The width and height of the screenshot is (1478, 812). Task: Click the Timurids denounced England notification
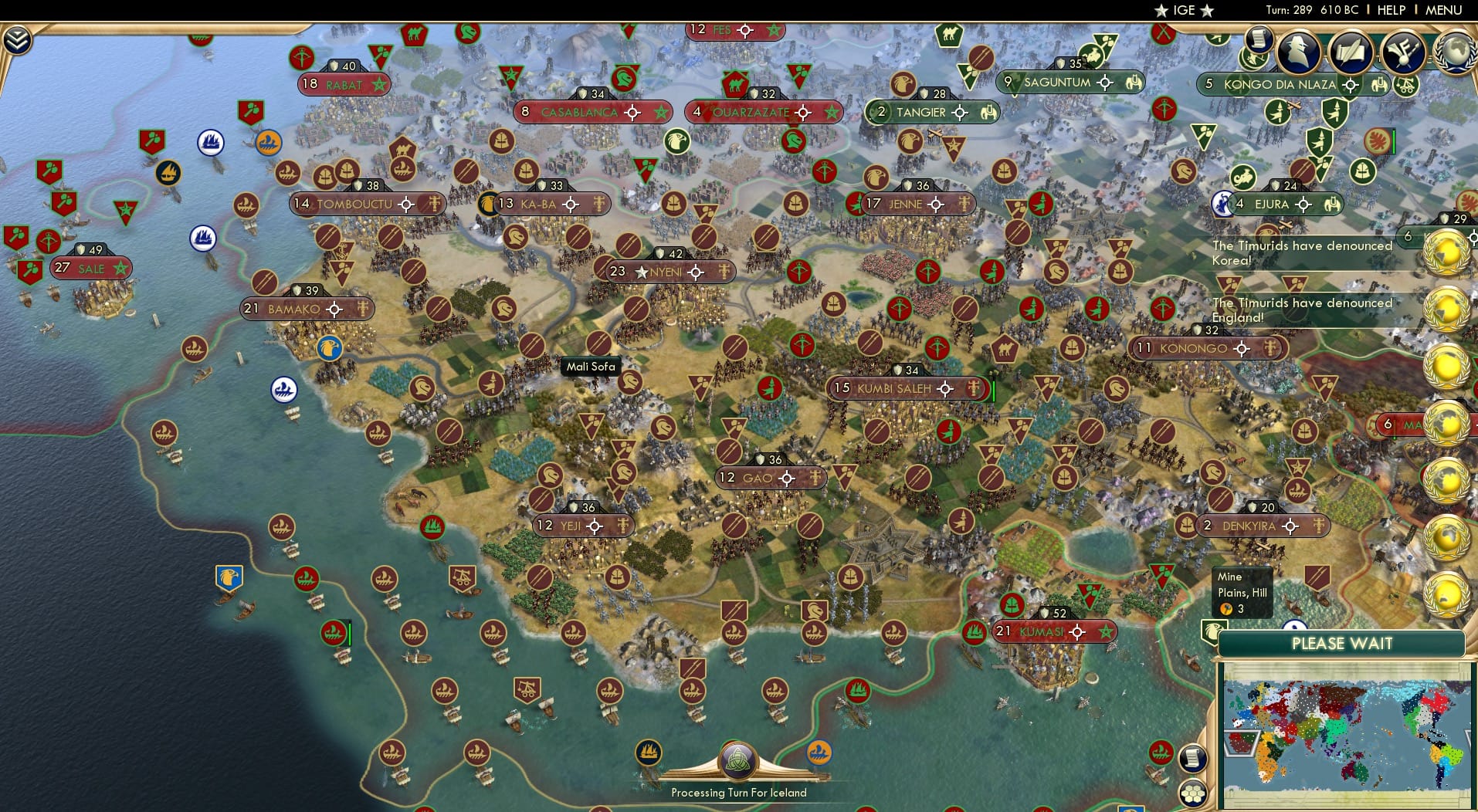(1302, 310)
